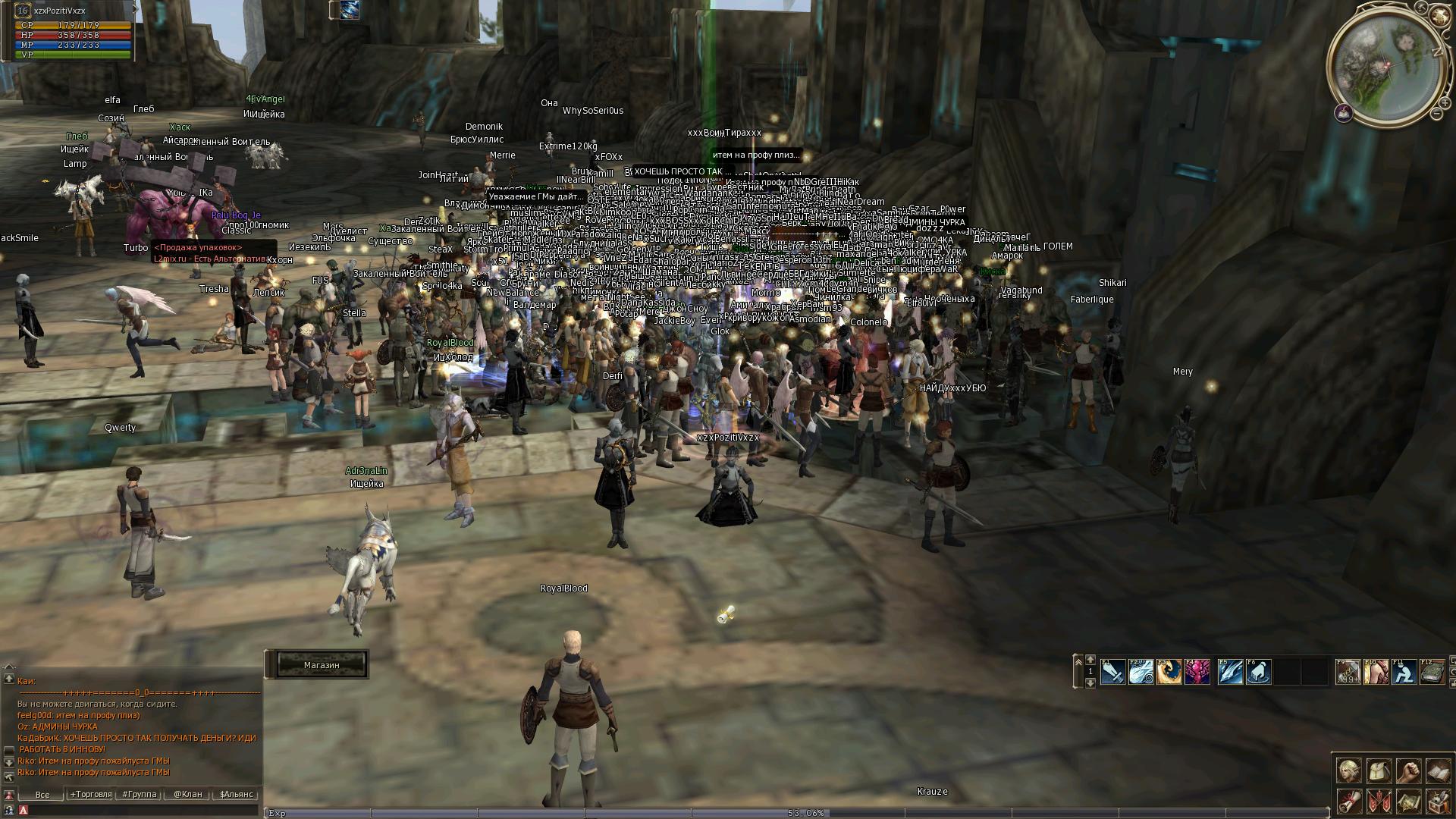Open the fist actions menu icon
The image size is (1456, 819).
click(1407, 770)
